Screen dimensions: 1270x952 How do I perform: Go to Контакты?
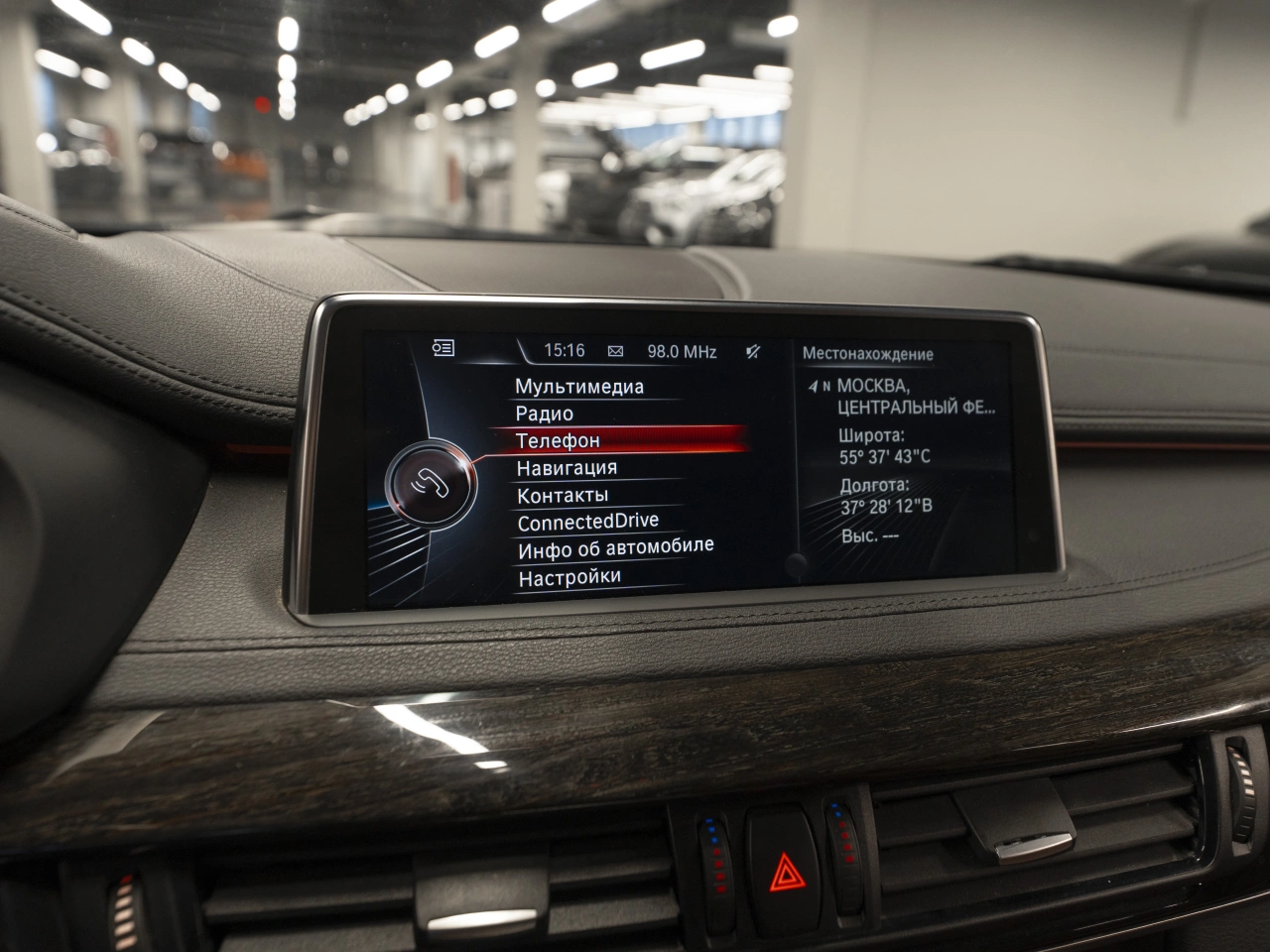(x=563, y=495)
